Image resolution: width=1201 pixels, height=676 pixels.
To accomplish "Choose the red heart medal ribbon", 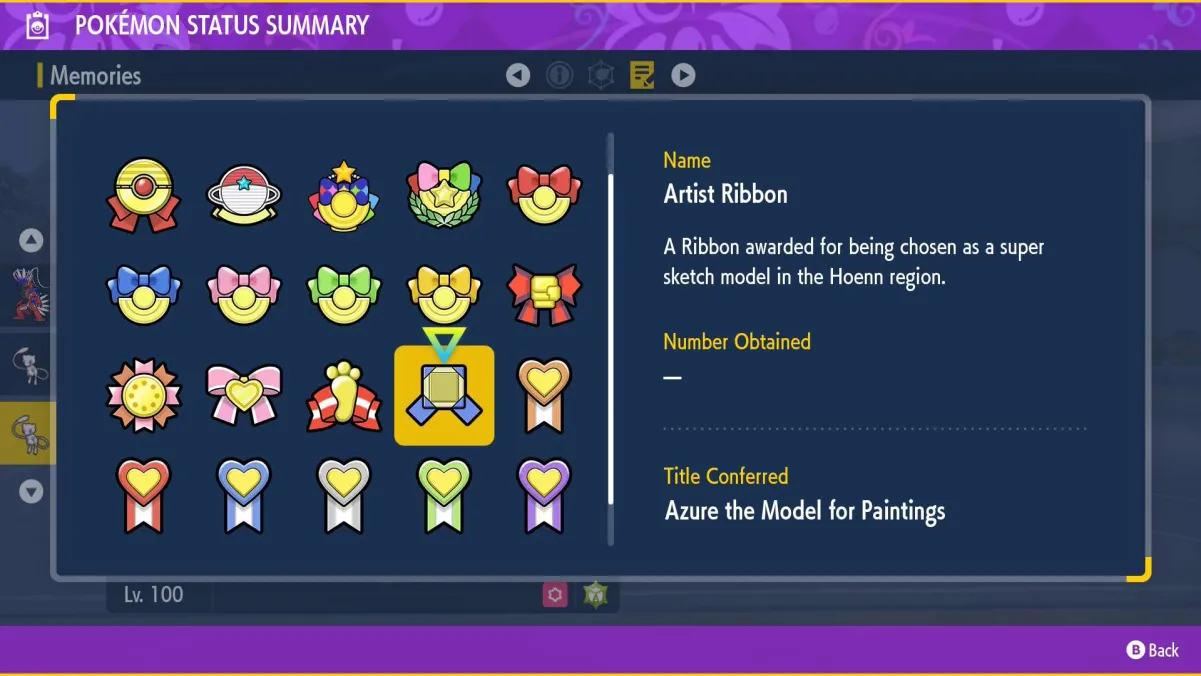I will [144, 495].
